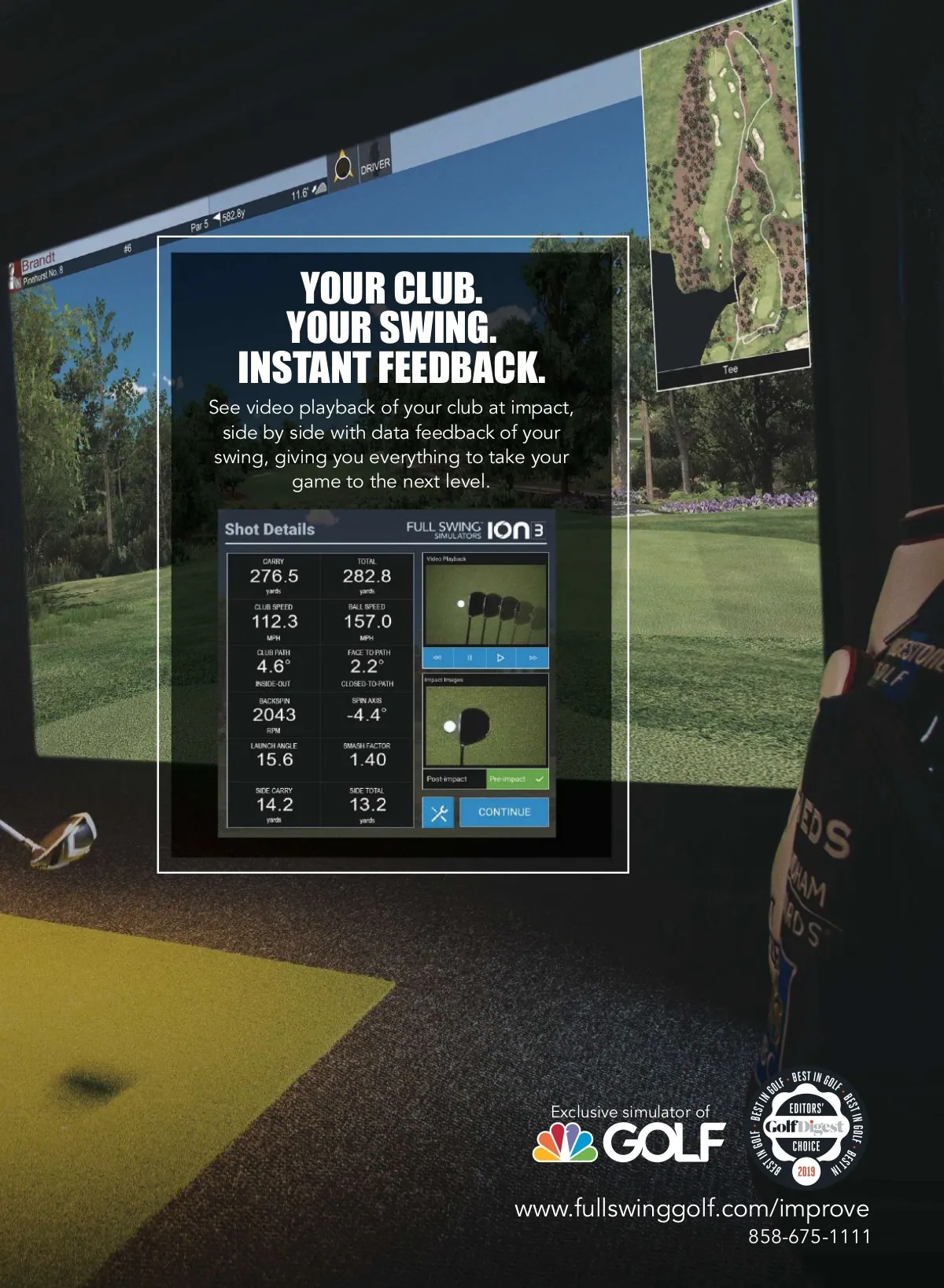
Task: Select the aim compass icon beside DRIVER
Action: pyautogui.click(x=343, y=168)
